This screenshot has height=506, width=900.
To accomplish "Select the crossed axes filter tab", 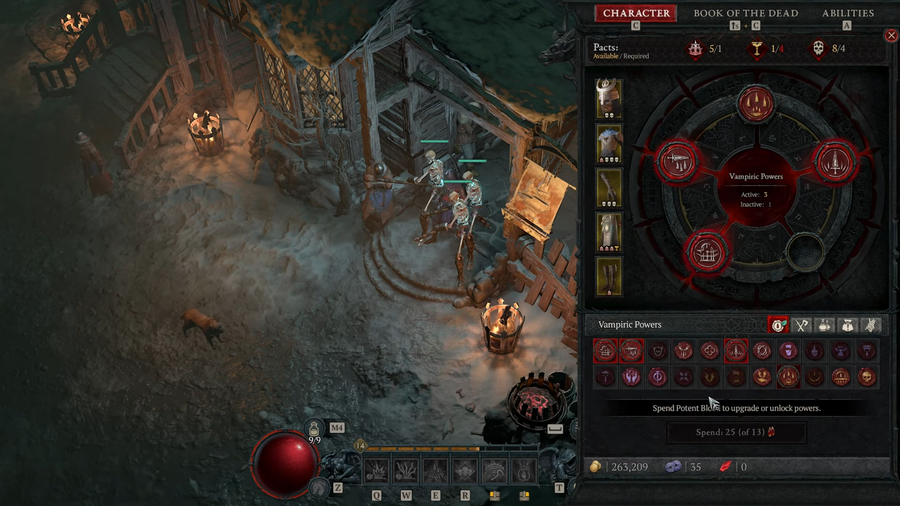I will tap(801, 325).
